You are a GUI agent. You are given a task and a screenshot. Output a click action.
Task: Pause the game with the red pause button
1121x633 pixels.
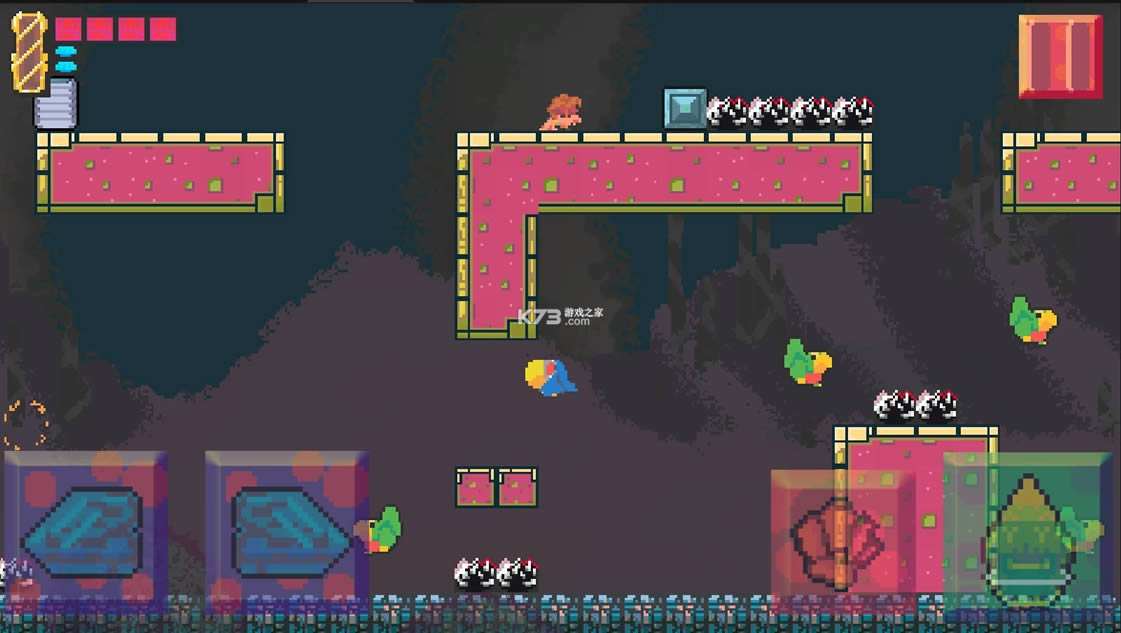1060,56
